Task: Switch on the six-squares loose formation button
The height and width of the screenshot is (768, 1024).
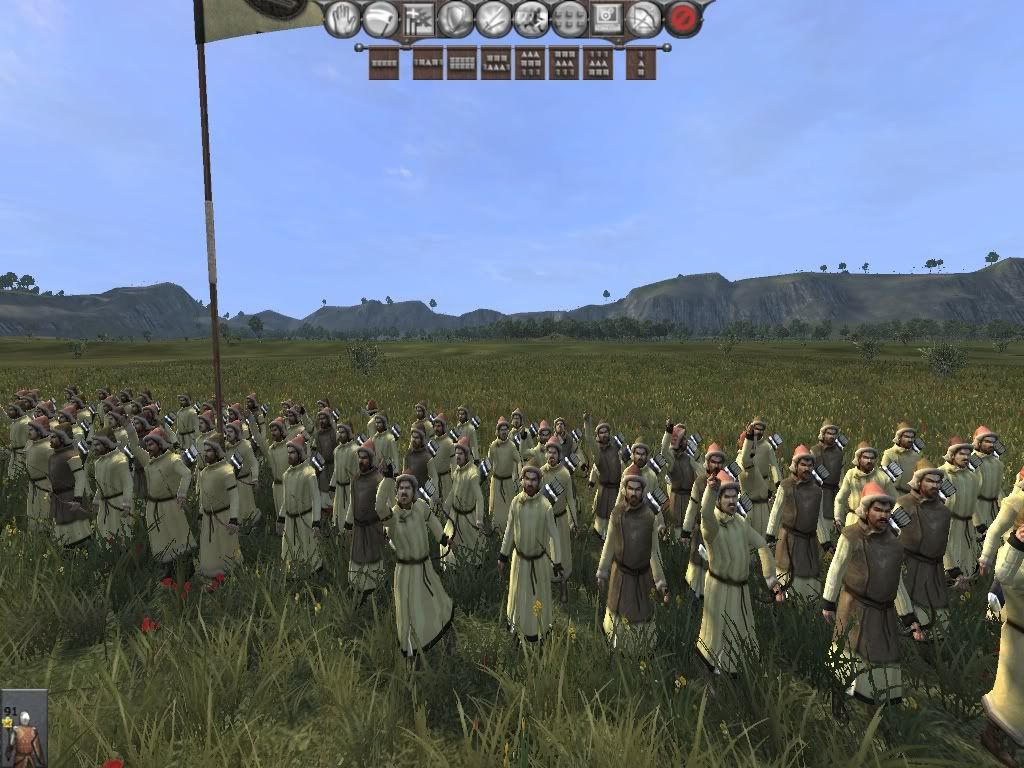Action: point(569,19)
